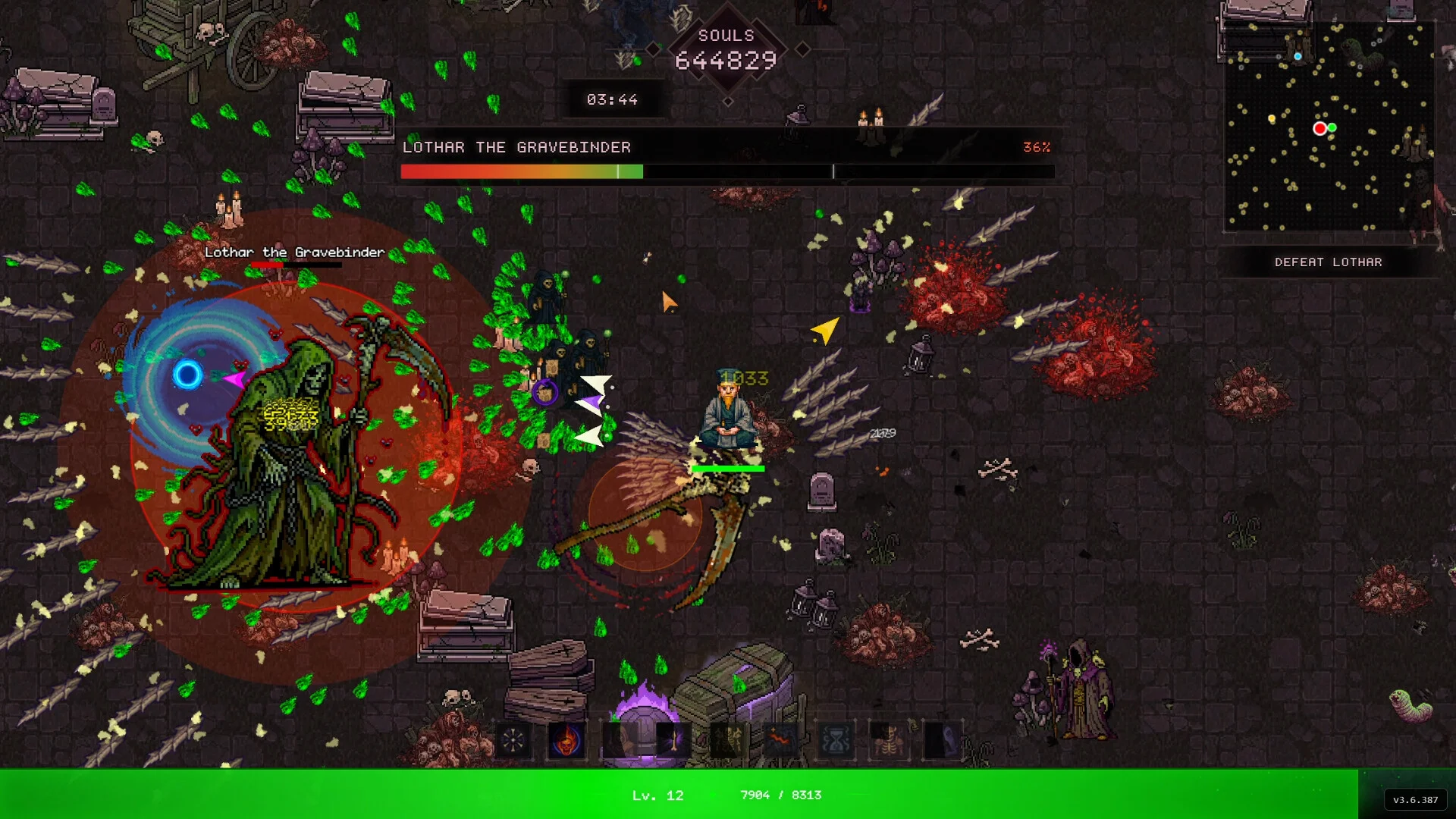Use the flaming skull ability

566,740
